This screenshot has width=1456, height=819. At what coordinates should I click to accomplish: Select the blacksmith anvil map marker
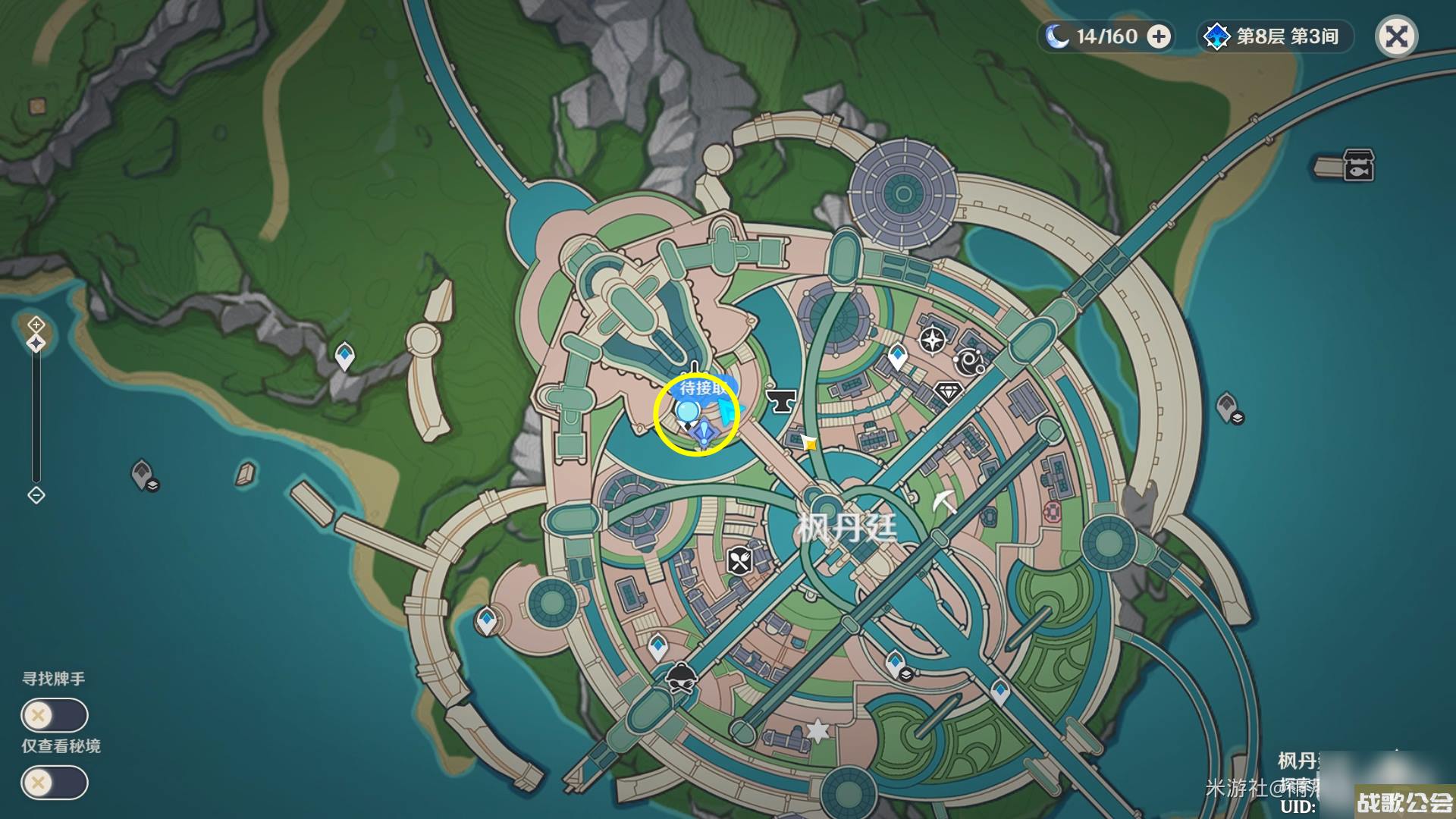[780, 399]
